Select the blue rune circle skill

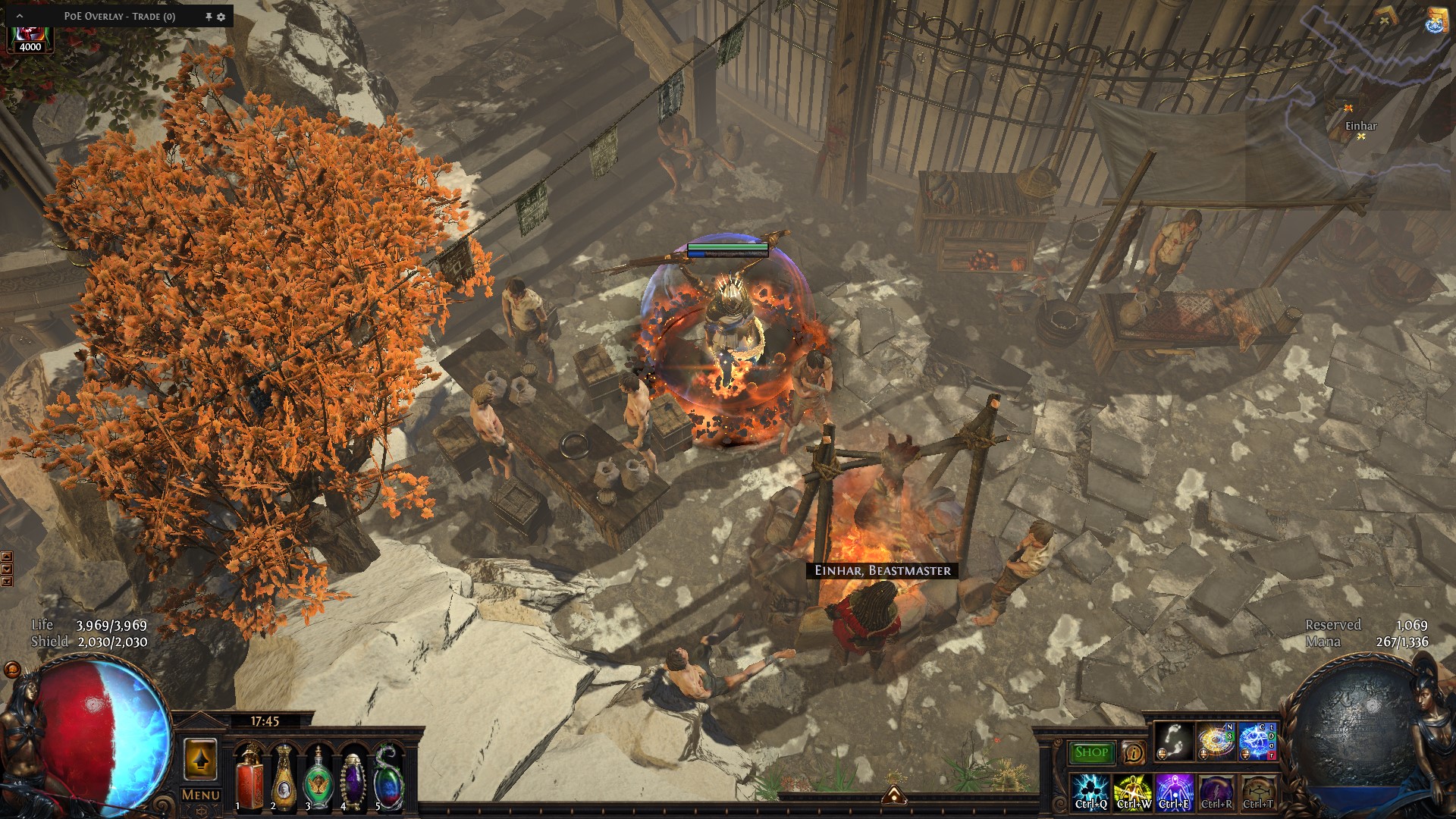pyautogui.click(x=1257, y=742)
